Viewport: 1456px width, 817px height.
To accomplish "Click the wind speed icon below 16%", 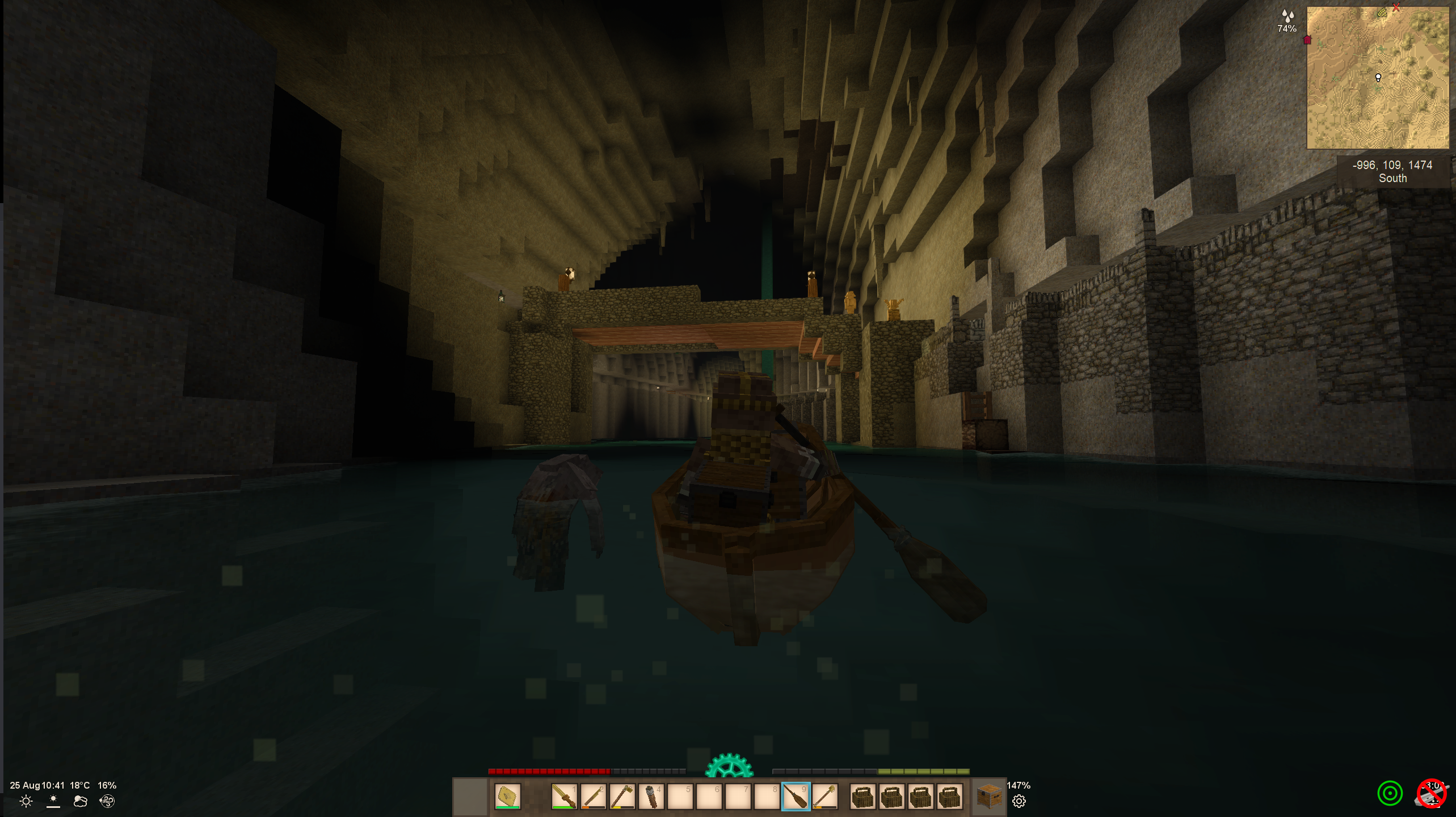I will click(x=107, y=801).
